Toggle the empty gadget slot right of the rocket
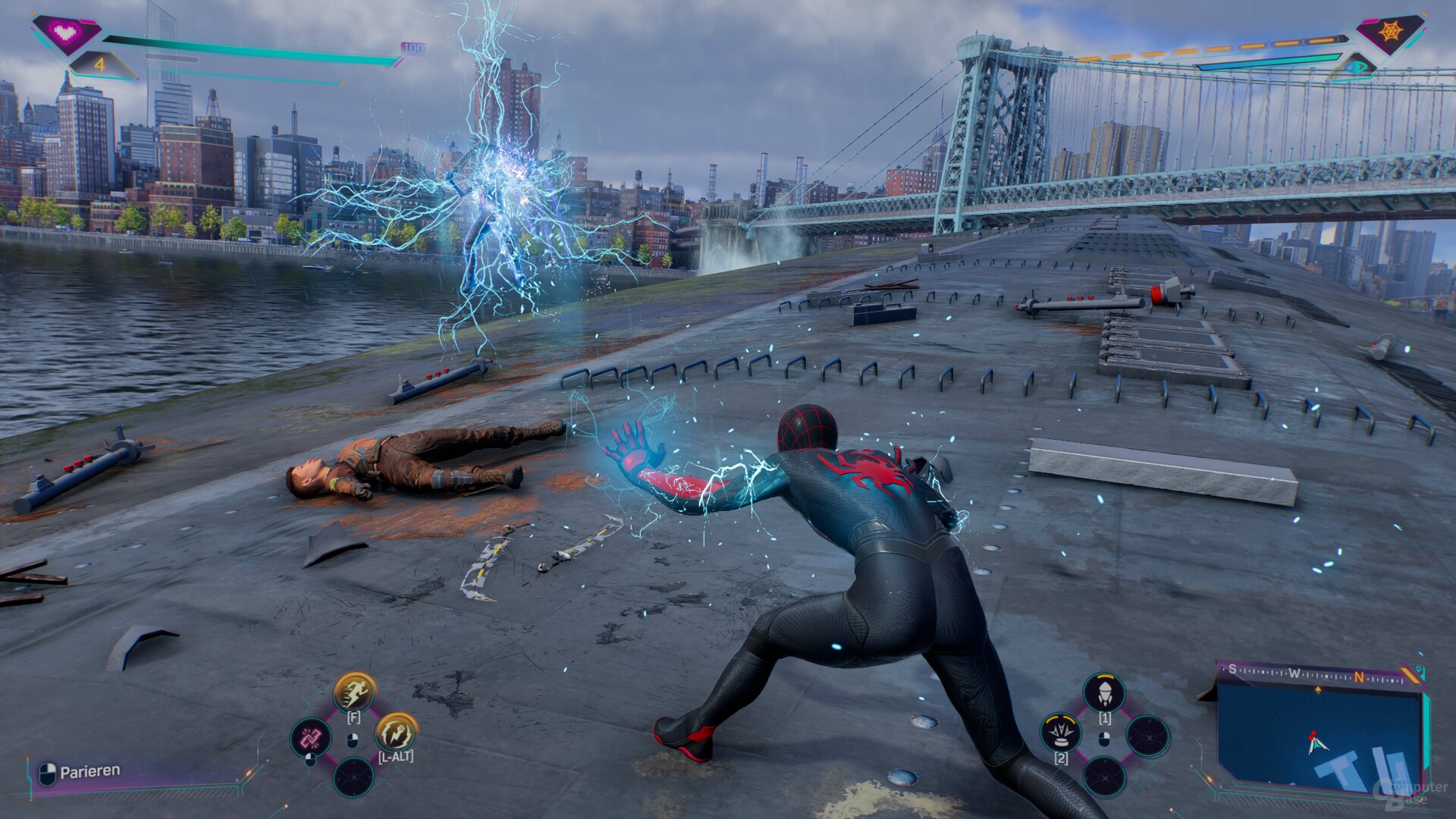The image size is (1456, 819). 1147,736
